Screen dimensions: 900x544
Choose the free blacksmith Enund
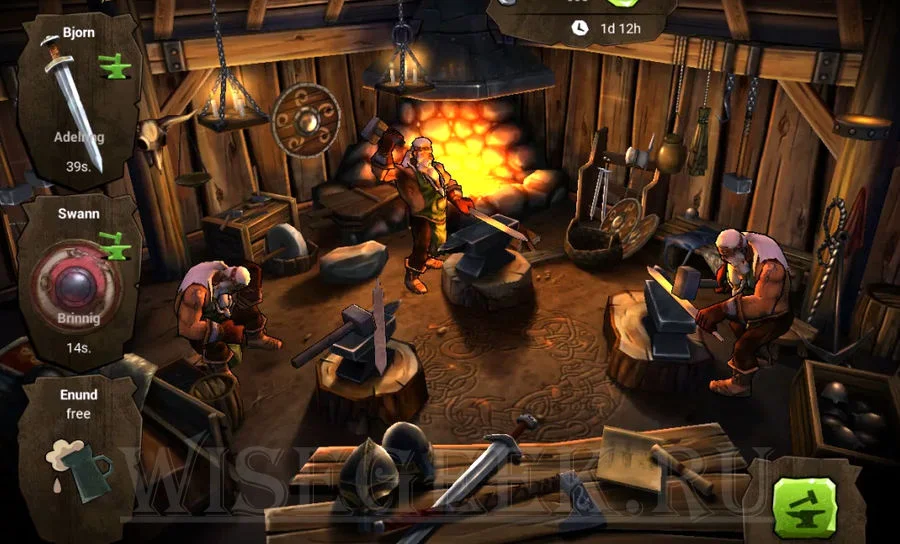78,450
